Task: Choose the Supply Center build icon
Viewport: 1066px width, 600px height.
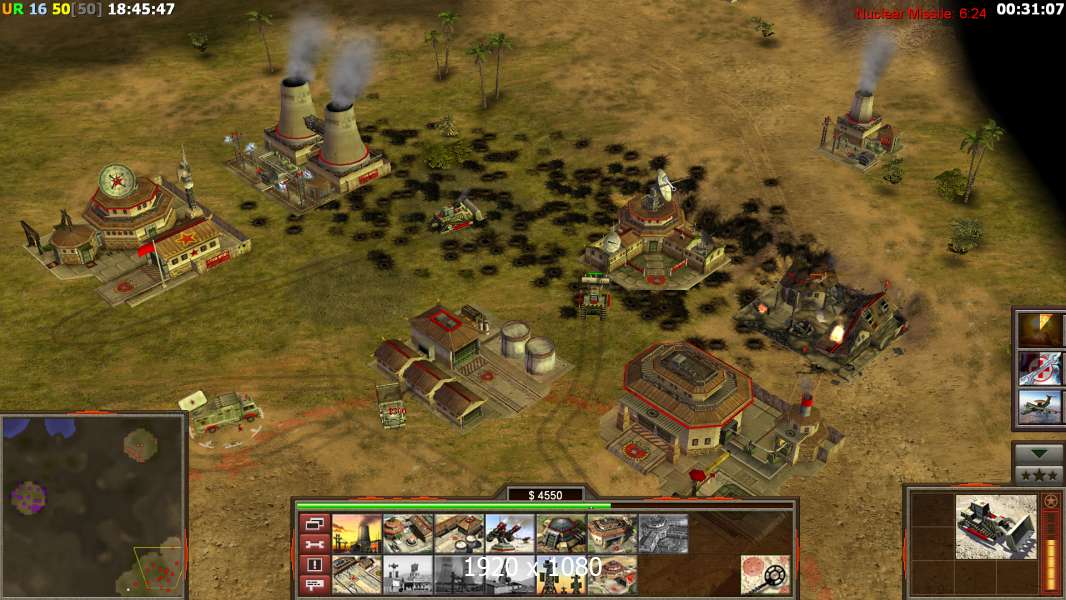Action: (459, 534)
